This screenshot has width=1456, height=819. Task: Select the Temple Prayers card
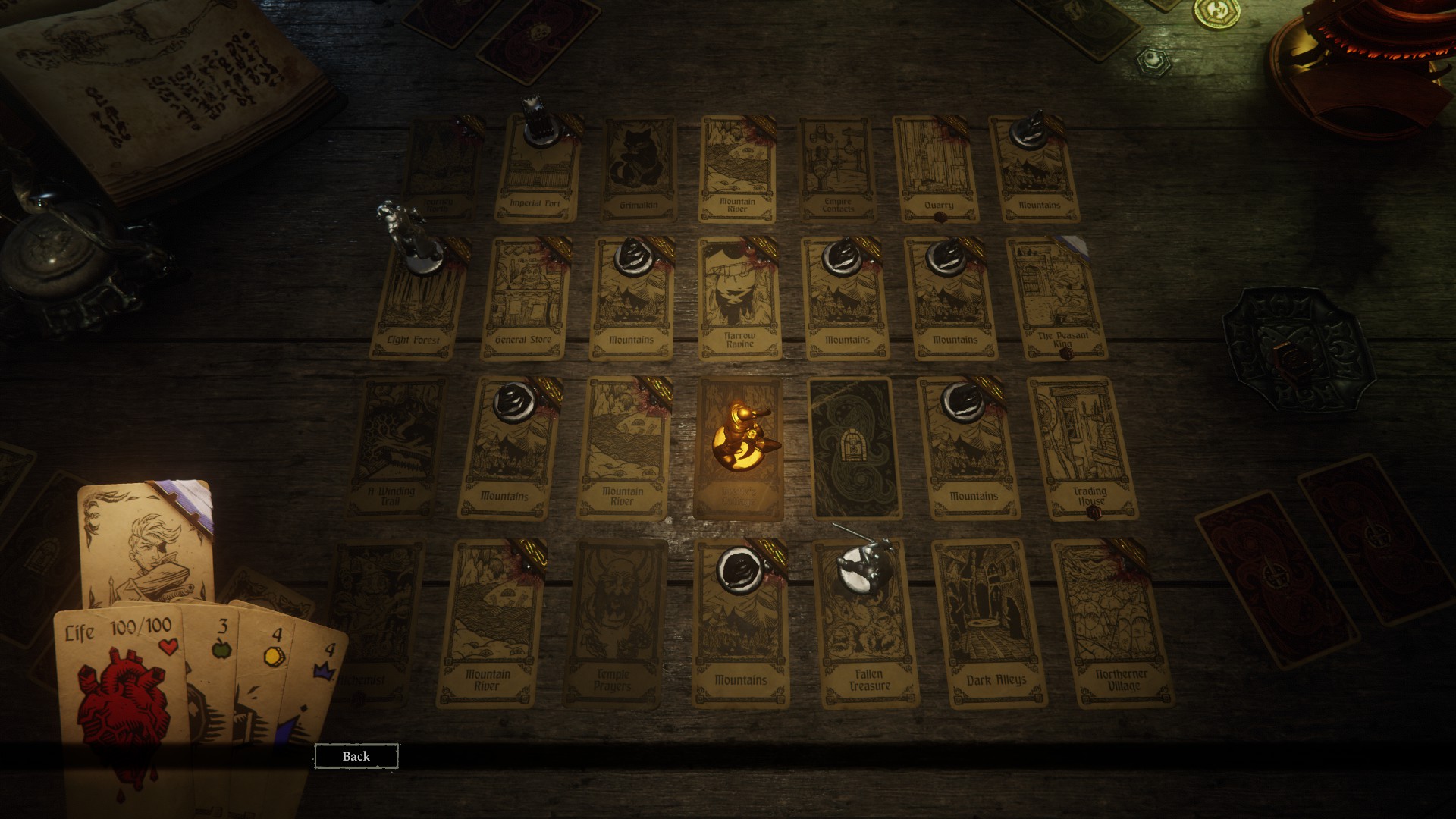pyautogui.click(x=614, y=622)
